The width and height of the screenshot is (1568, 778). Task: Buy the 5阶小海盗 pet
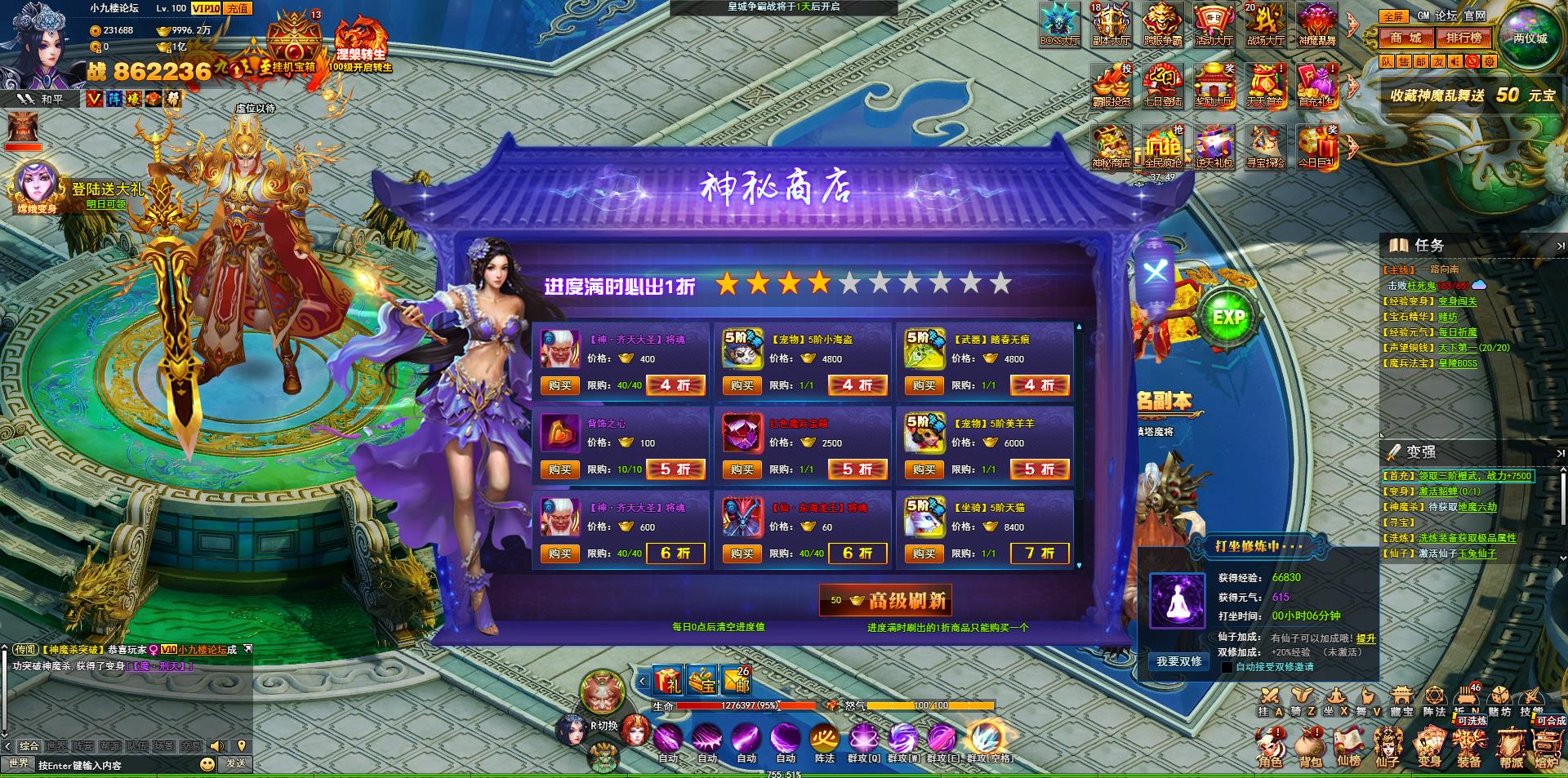742,385
